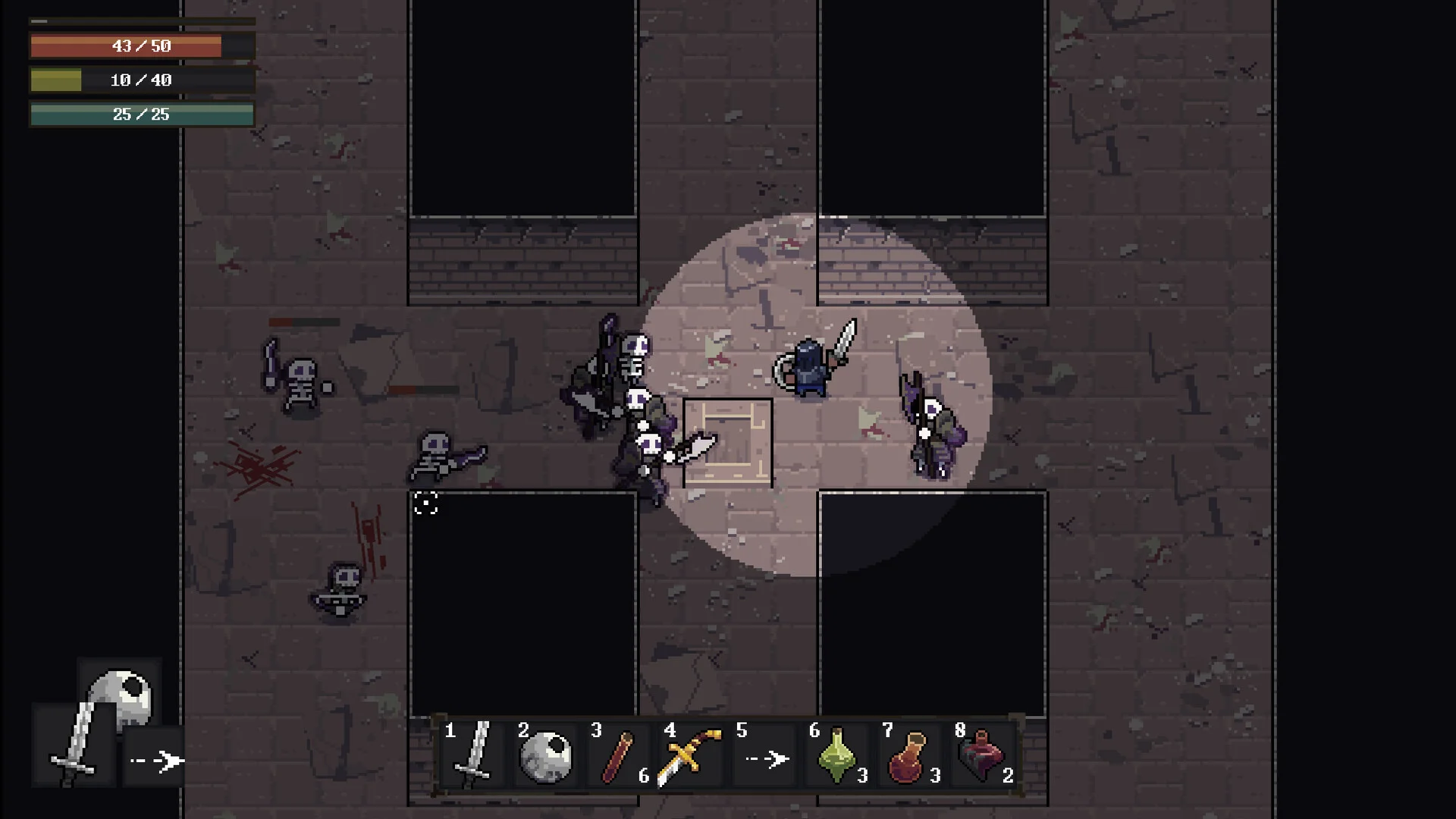This screenshot has height=819, width=1456.
Task: Click the equipped dash arrow in the loadout panel
Action: pos(155,760)
